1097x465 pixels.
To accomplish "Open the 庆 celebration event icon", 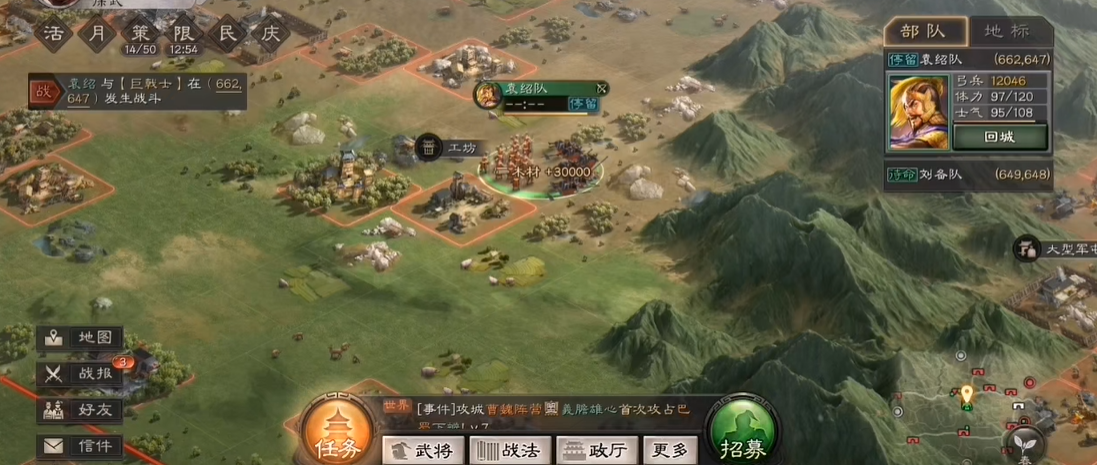I will 270,32.
